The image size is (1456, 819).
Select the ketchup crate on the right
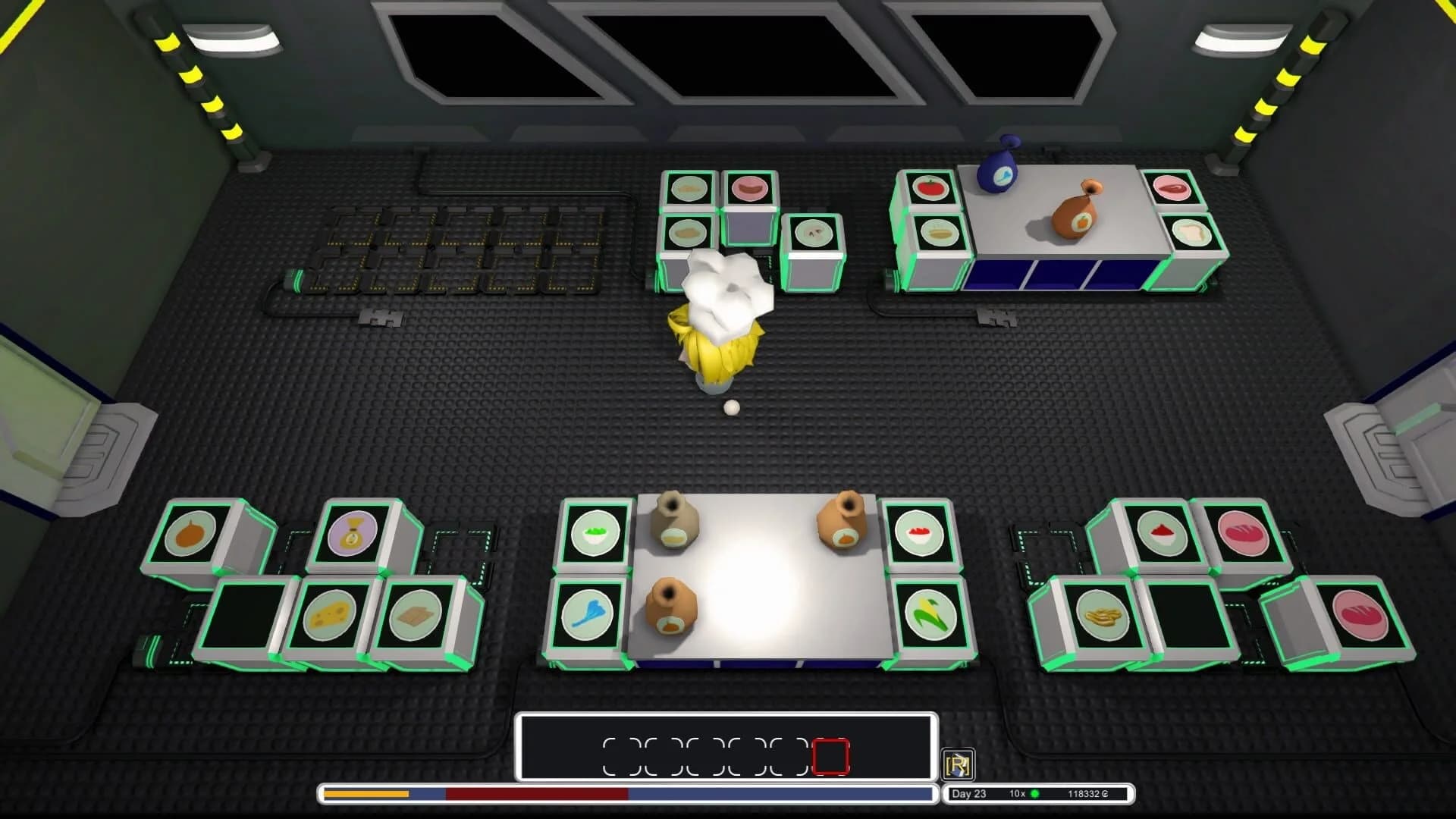click(1162, 531)
